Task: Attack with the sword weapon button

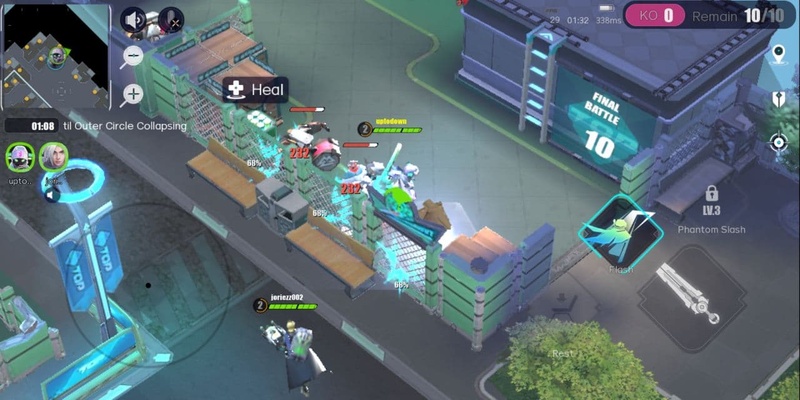Action: click(x=690, y=292)
